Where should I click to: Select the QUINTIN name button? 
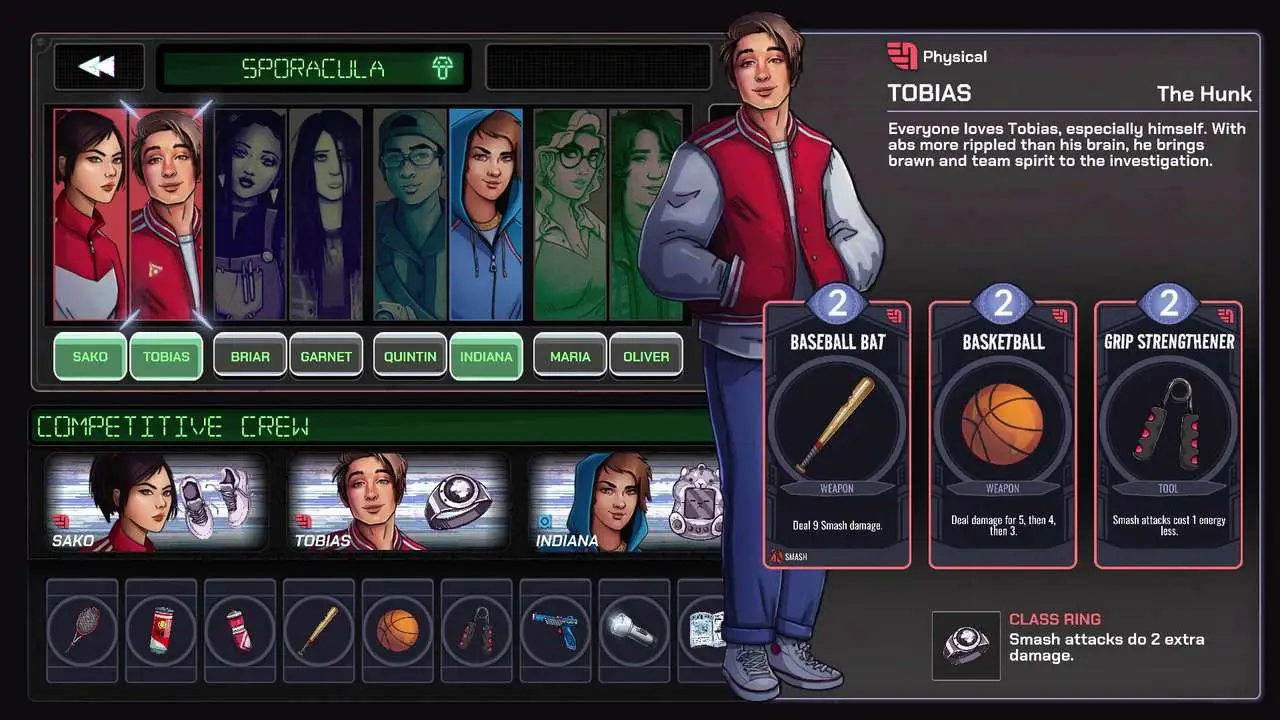pos(410,356)
